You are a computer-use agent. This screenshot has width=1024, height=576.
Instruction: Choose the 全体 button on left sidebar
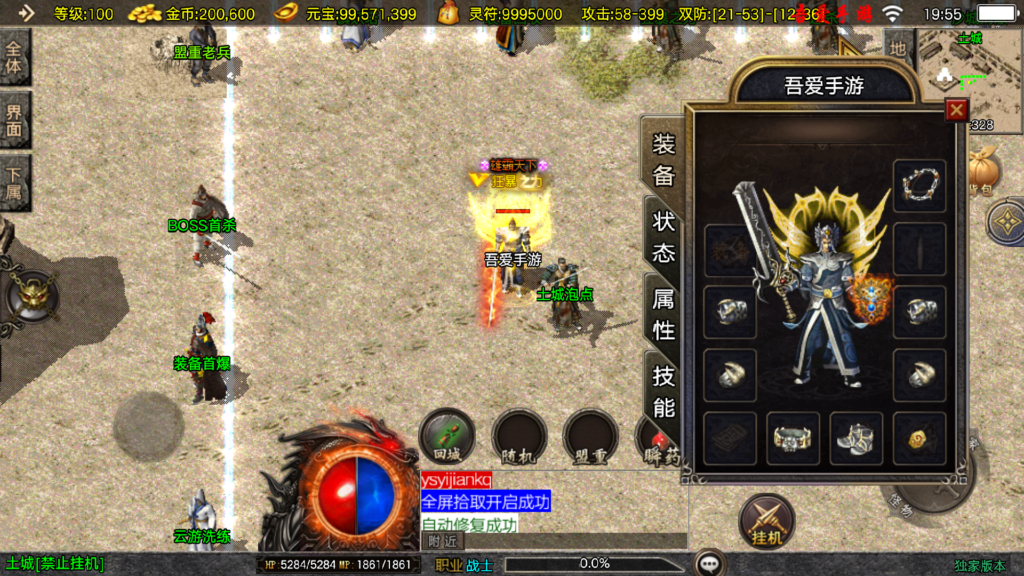pyautogui.click(x=14, y=58)
